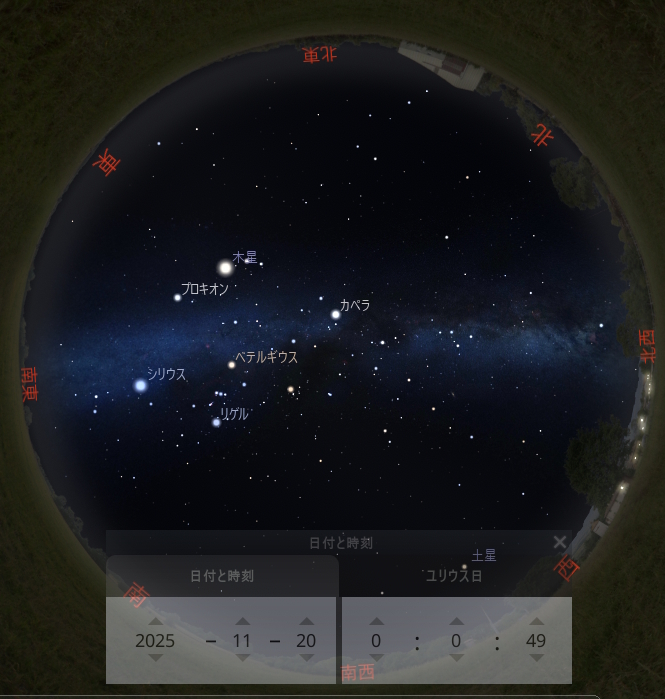
Task: Increase the year with its up arrow
Action: [x=155, y=621]
